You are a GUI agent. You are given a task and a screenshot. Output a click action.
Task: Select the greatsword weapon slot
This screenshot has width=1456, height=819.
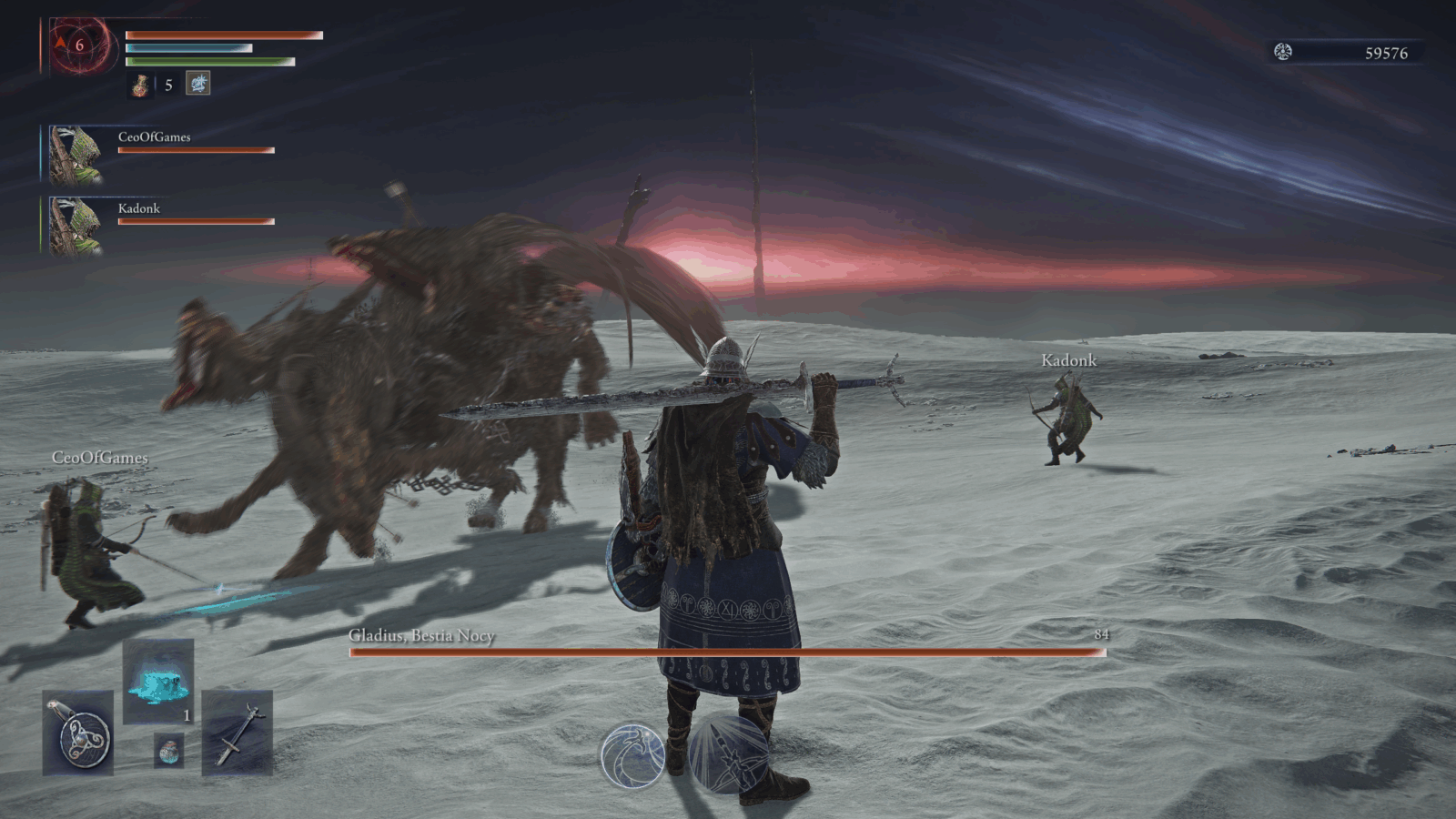click(x=237, y=733)
